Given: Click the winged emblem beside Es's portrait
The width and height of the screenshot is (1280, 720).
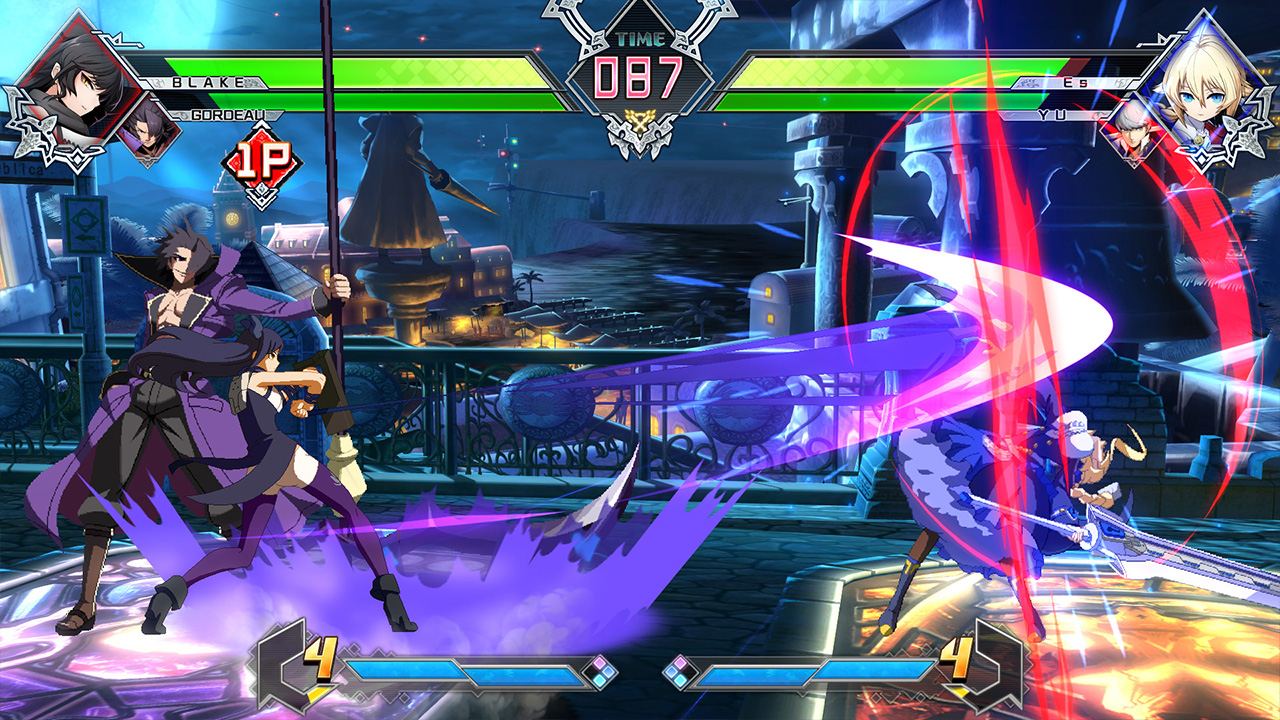Looking at the screenshot, I should (x=1242, y=135).
